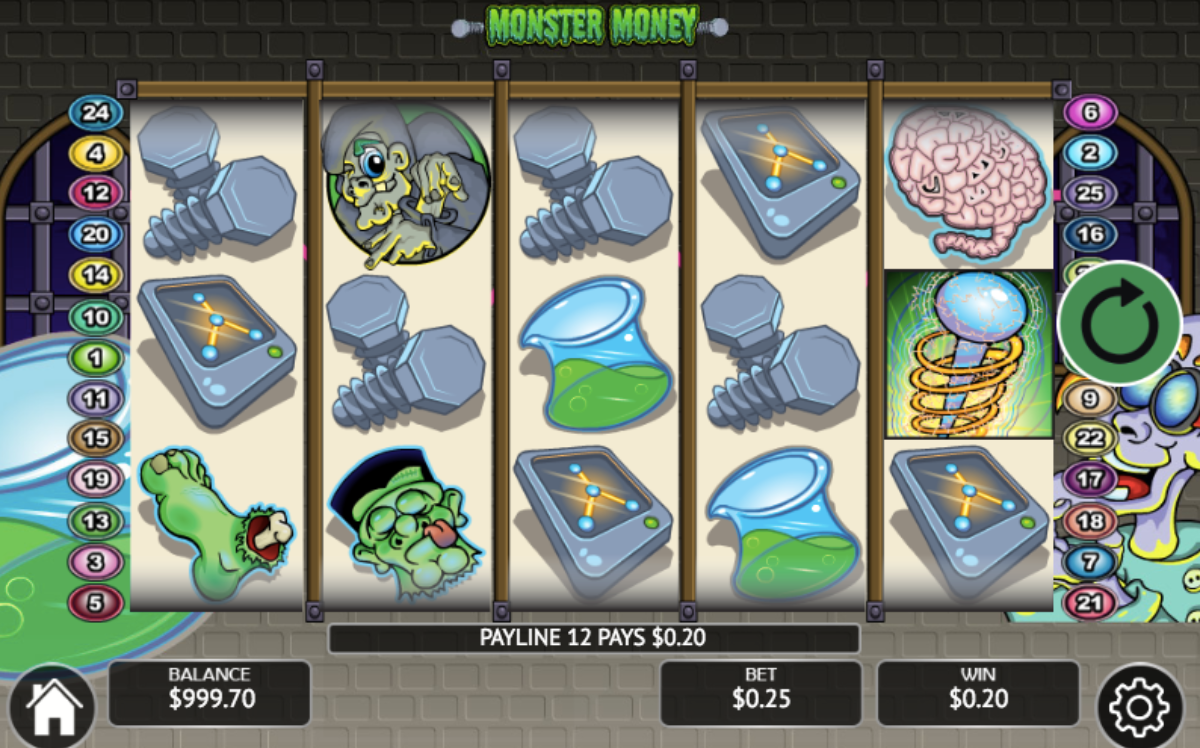Select payline 10 marker
Image resolution: width=1200 pixels, height=748 pixels.
pyautogui.click(x=95, y=318)
